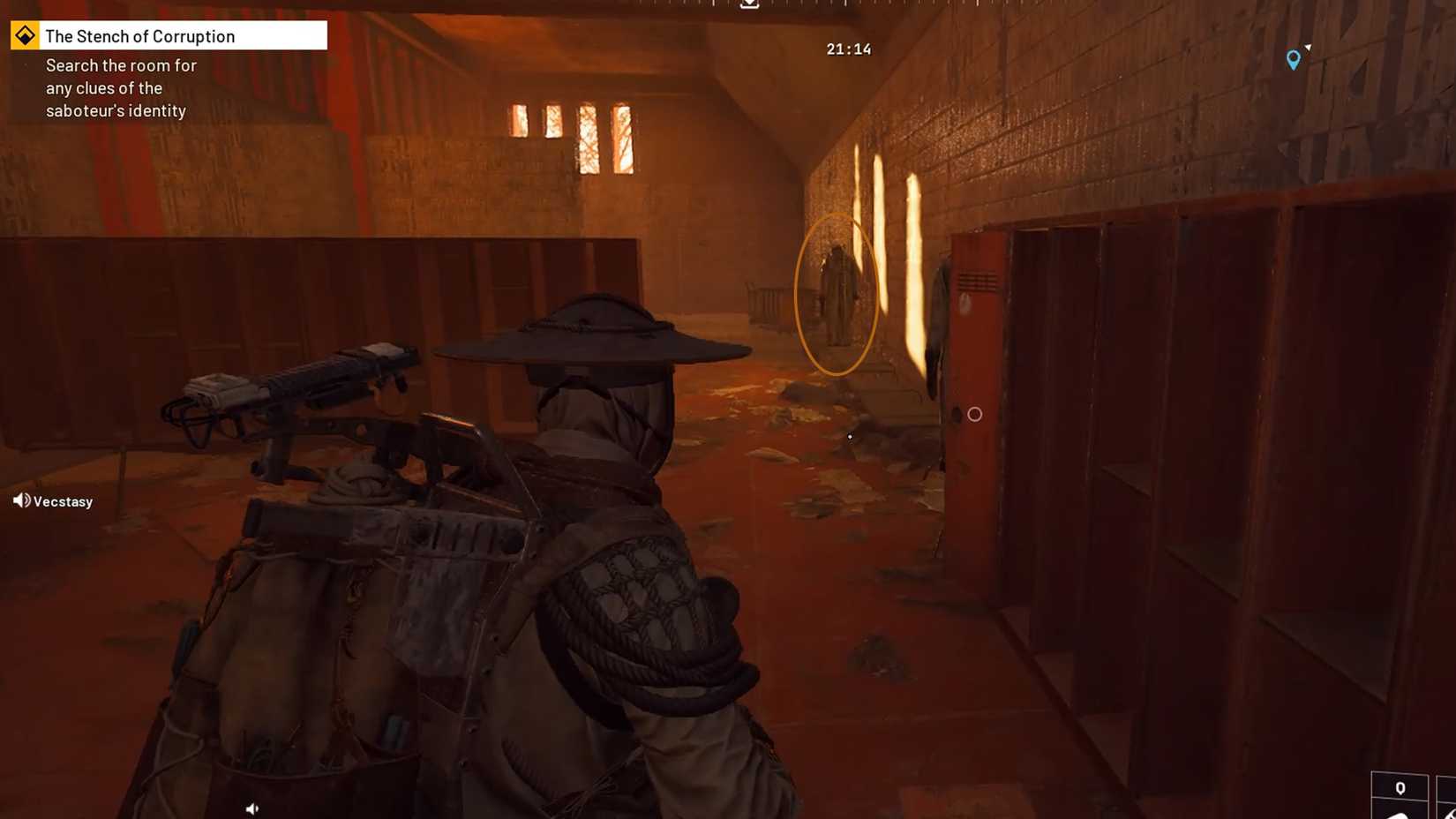Screen dimensions: 1456x819
Task: Toggle the bottom-center audio indicator off
Action: [252, 808]
